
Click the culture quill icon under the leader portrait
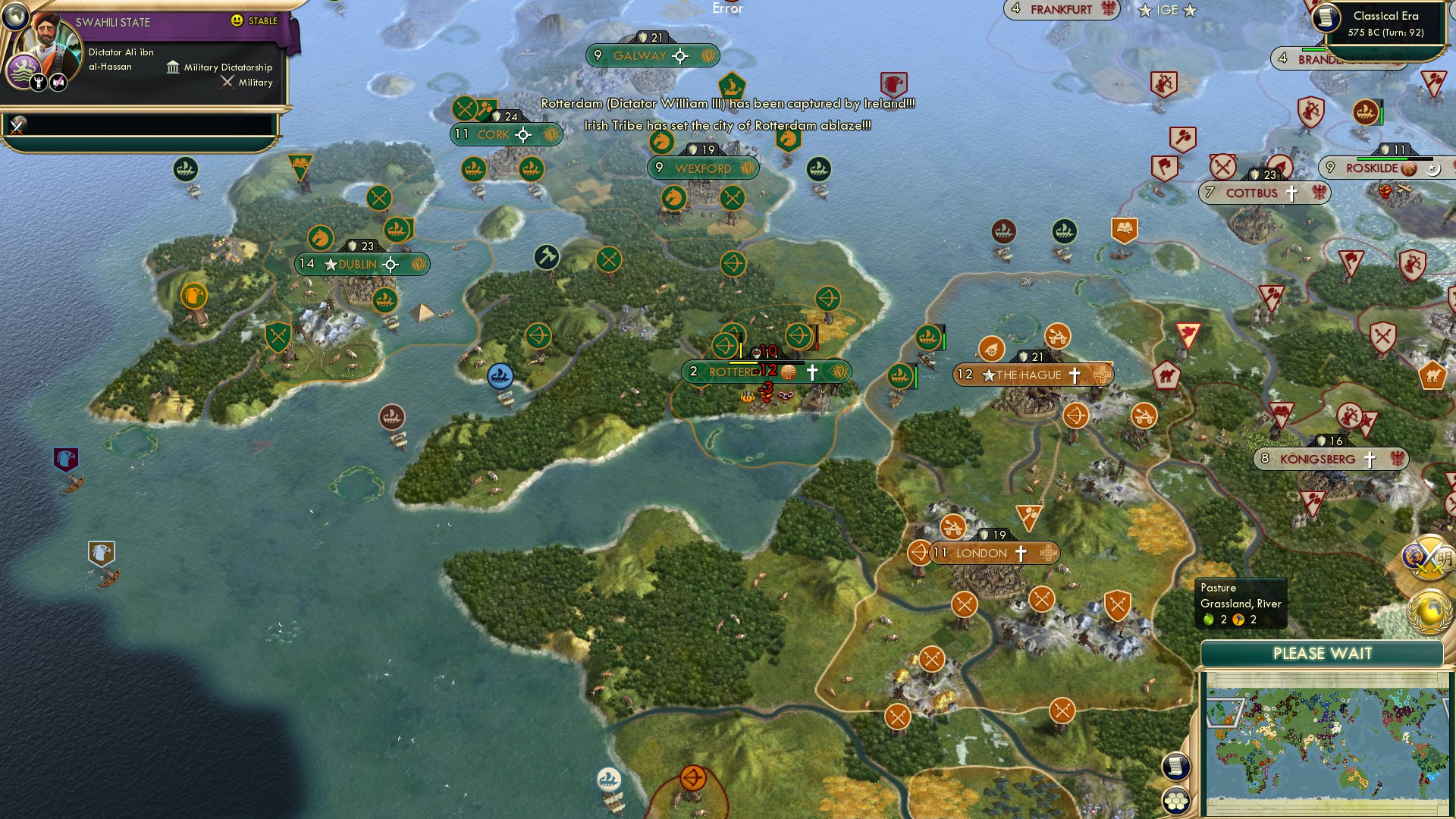[x=58, y=83]
